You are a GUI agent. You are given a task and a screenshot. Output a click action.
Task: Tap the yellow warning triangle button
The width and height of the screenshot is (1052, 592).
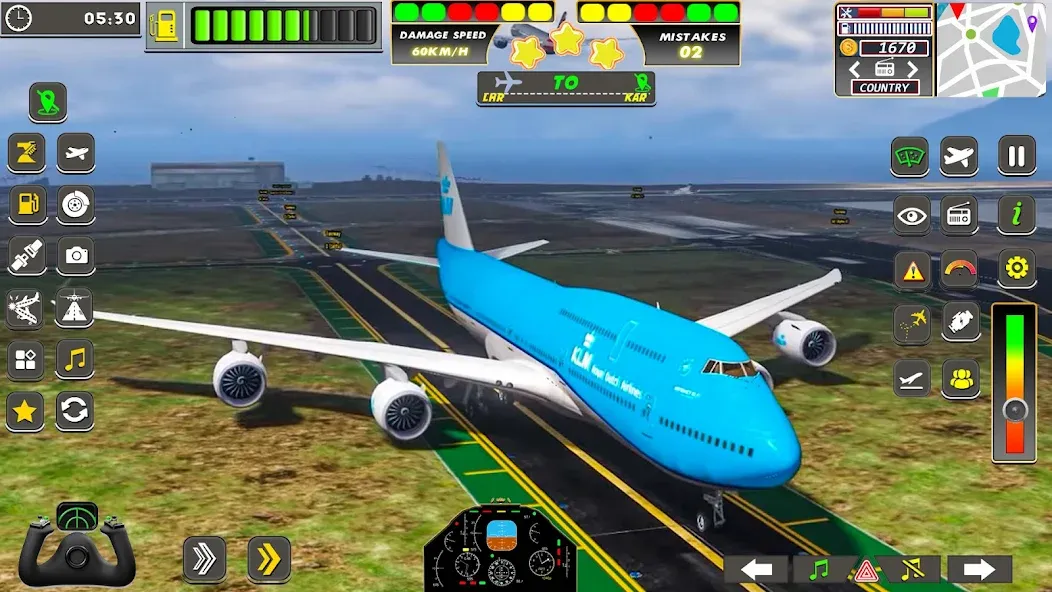(911, 269)
